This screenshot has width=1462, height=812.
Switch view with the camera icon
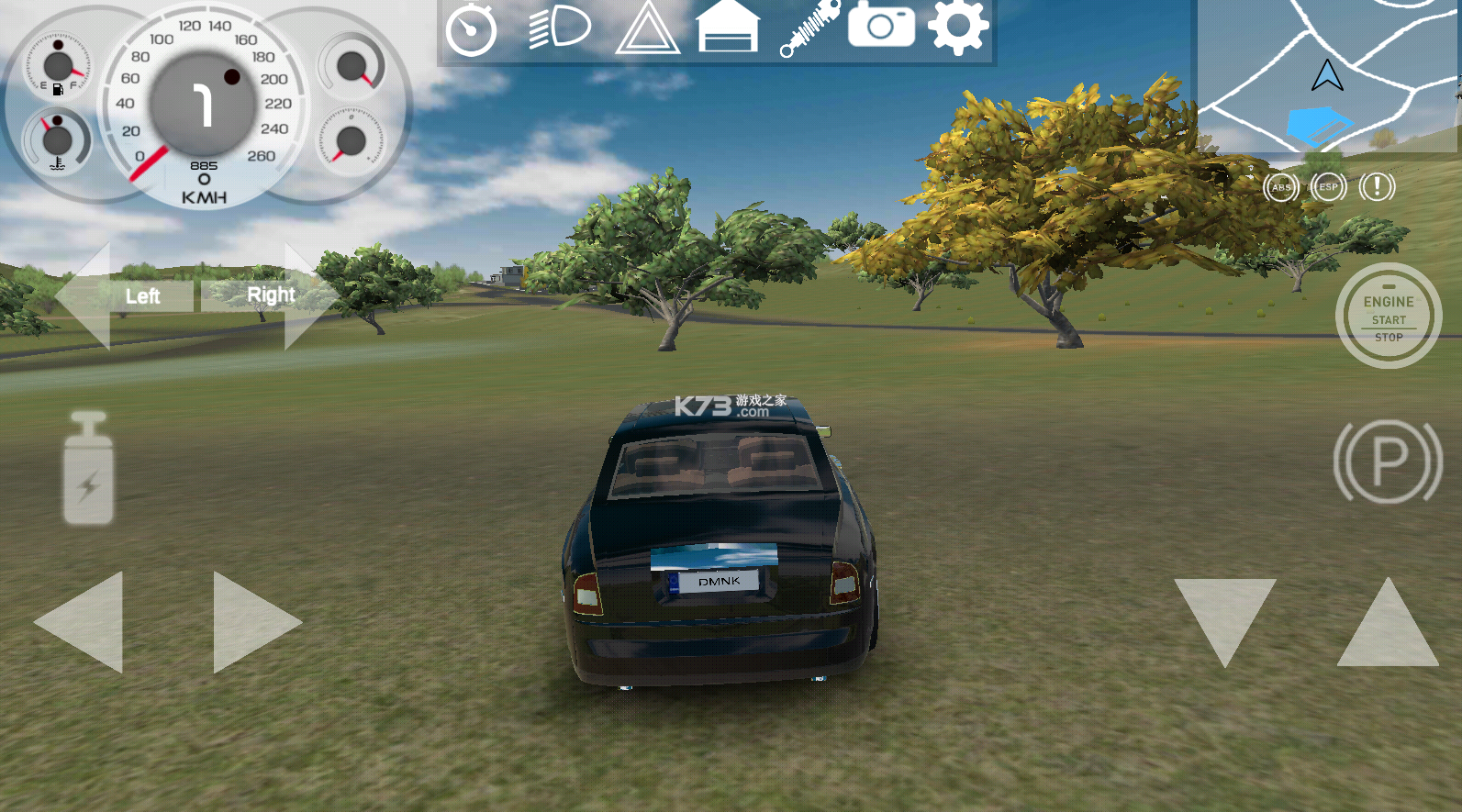tap(881, 26)
